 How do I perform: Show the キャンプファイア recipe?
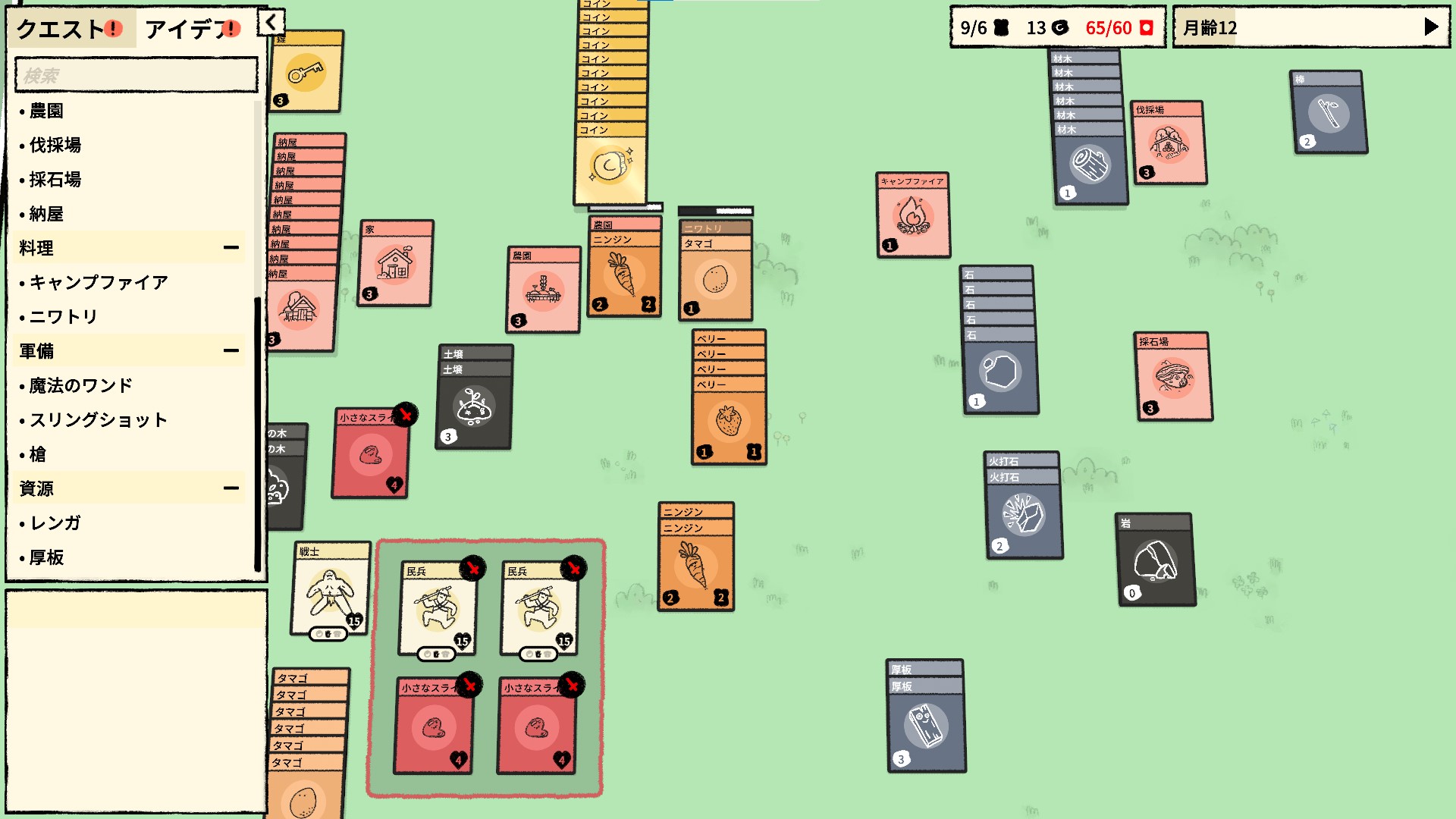pyautogui.click(x=99, y=283)
